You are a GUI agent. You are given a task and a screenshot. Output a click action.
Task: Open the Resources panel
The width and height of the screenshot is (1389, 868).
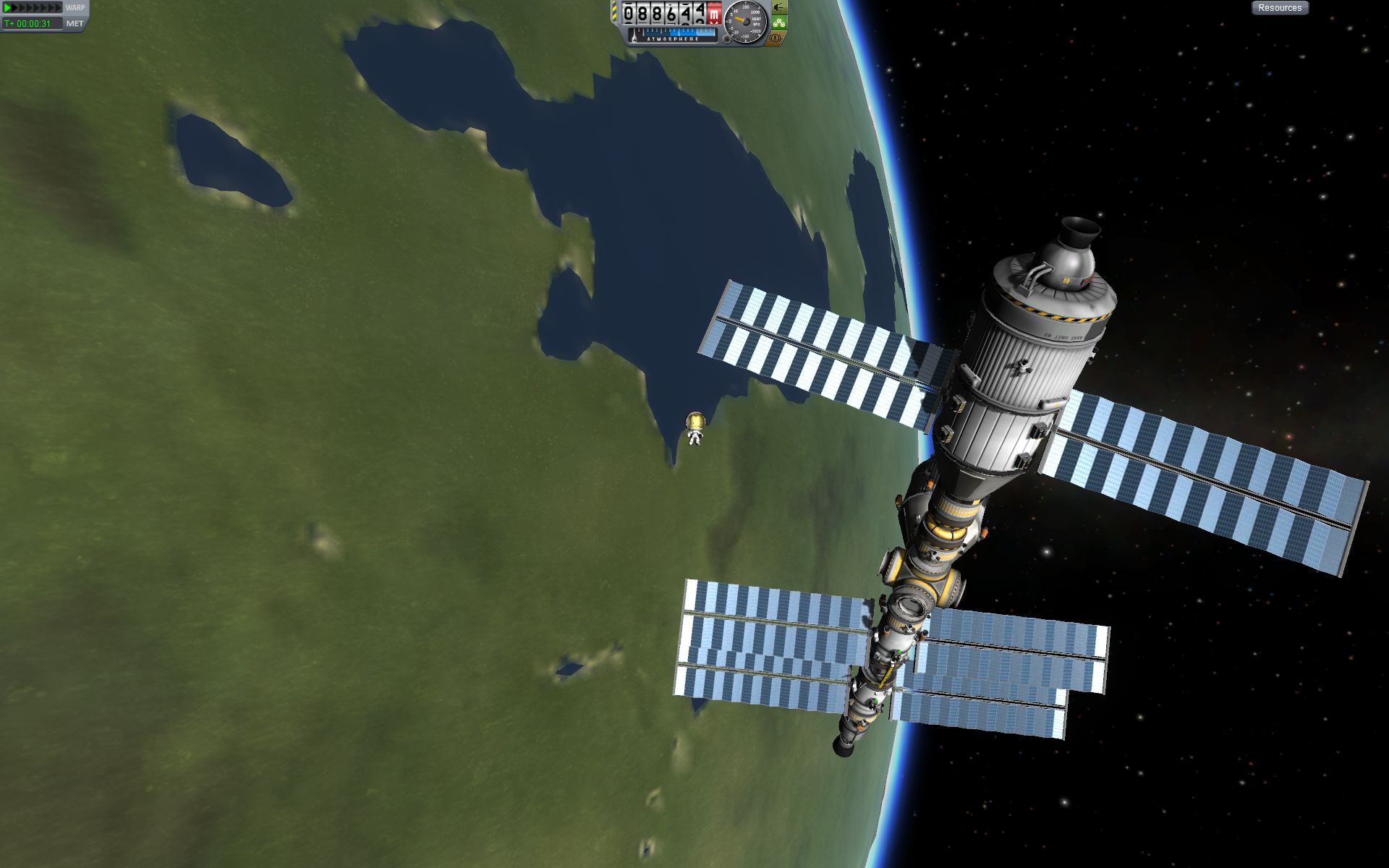pyautogui.click(x=1279, y=8)
